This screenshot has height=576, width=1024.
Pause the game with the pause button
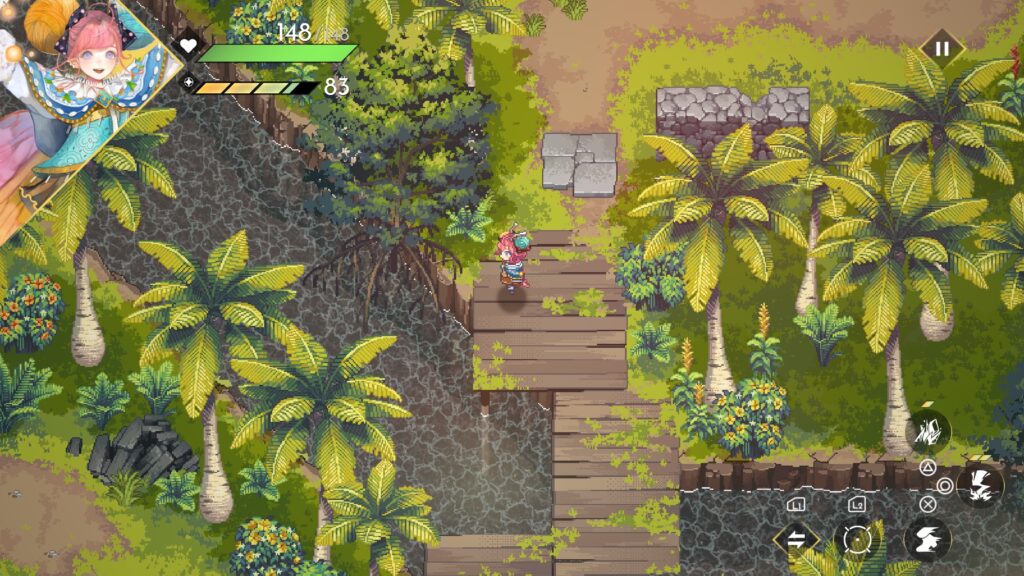pos(941,47)
